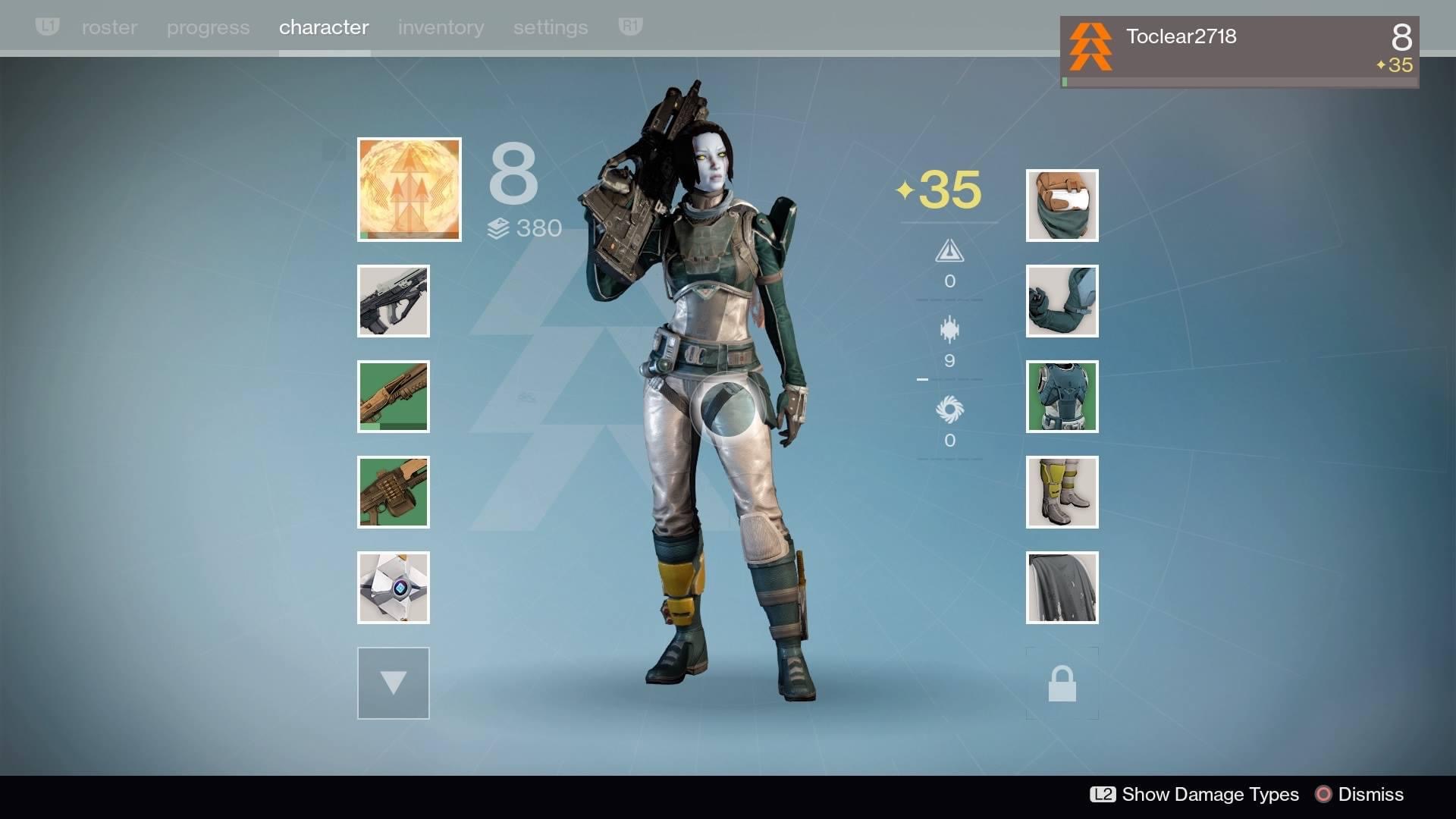Viewport: 1456px width, 819px height.
Task: Go to the inventory tab
Action: (441, 27)
